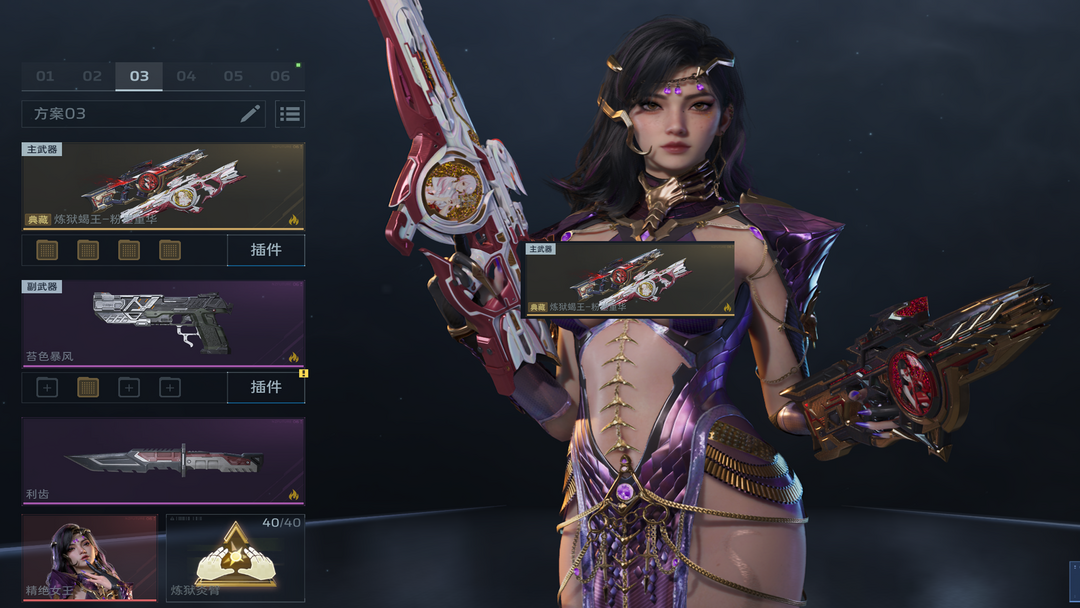1080x608 pixels.
Task: Select the 主武器 primary weapon card
Action: (163, 186)
